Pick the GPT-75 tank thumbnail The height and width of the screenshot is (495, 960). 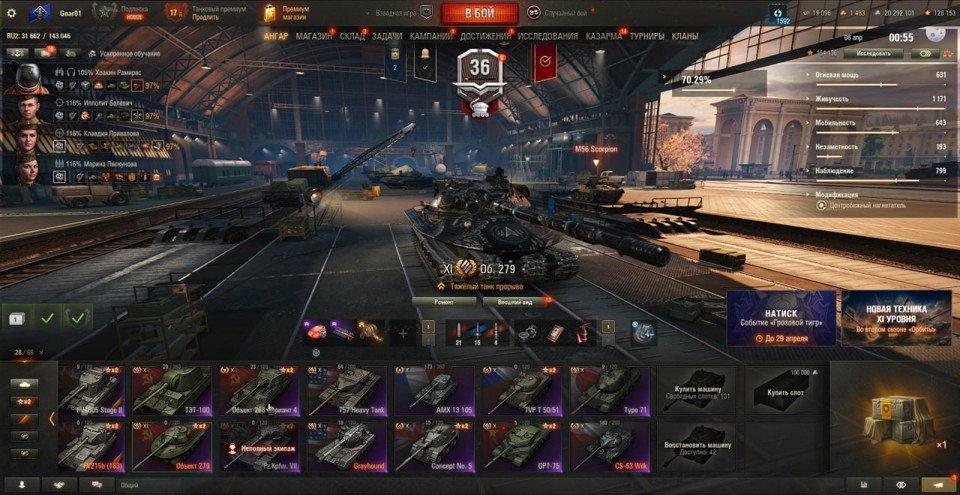(x=522, y=445)
